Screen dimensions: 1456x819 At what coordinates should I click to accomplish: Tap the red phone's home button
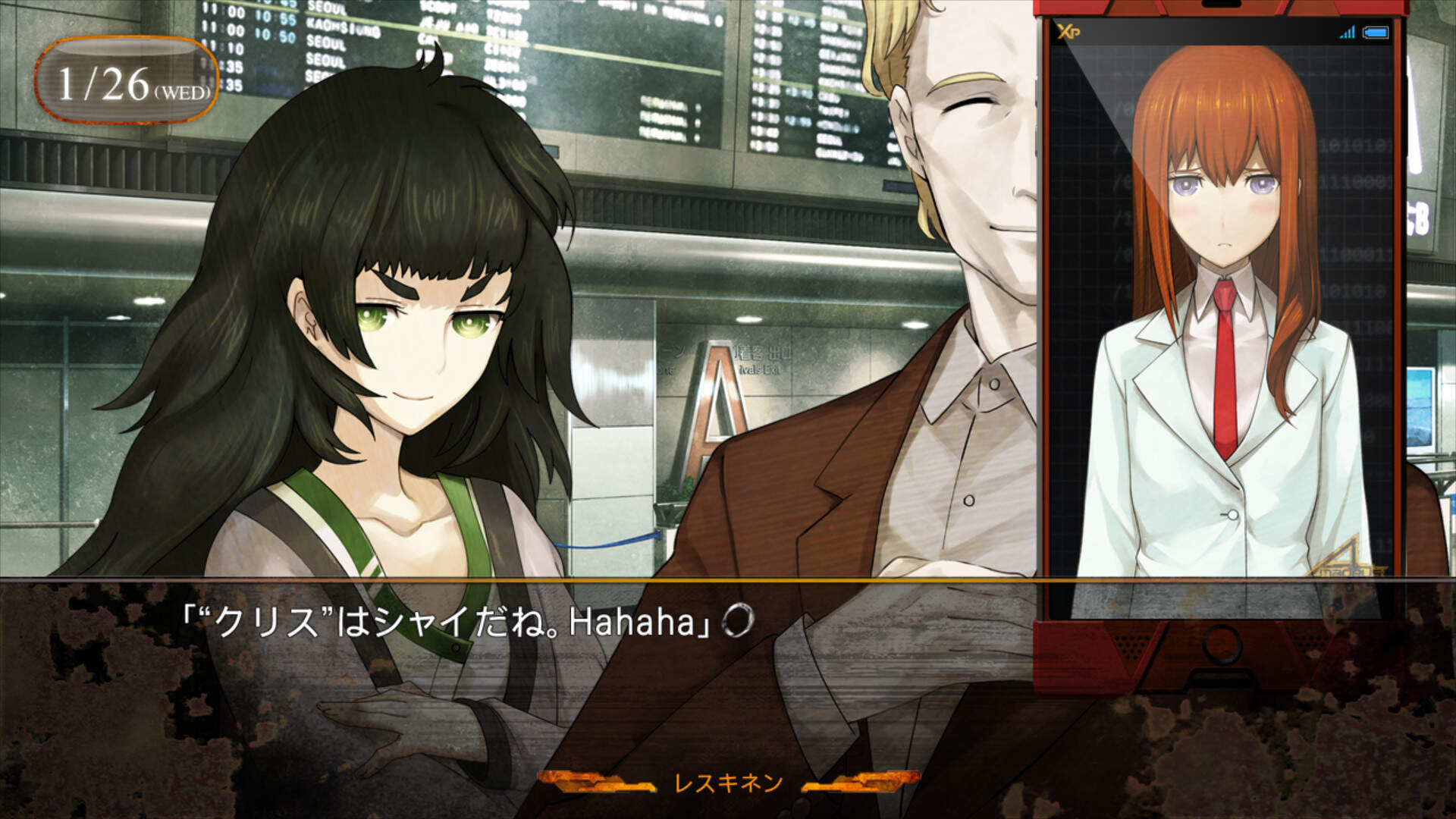(1222, 643)
